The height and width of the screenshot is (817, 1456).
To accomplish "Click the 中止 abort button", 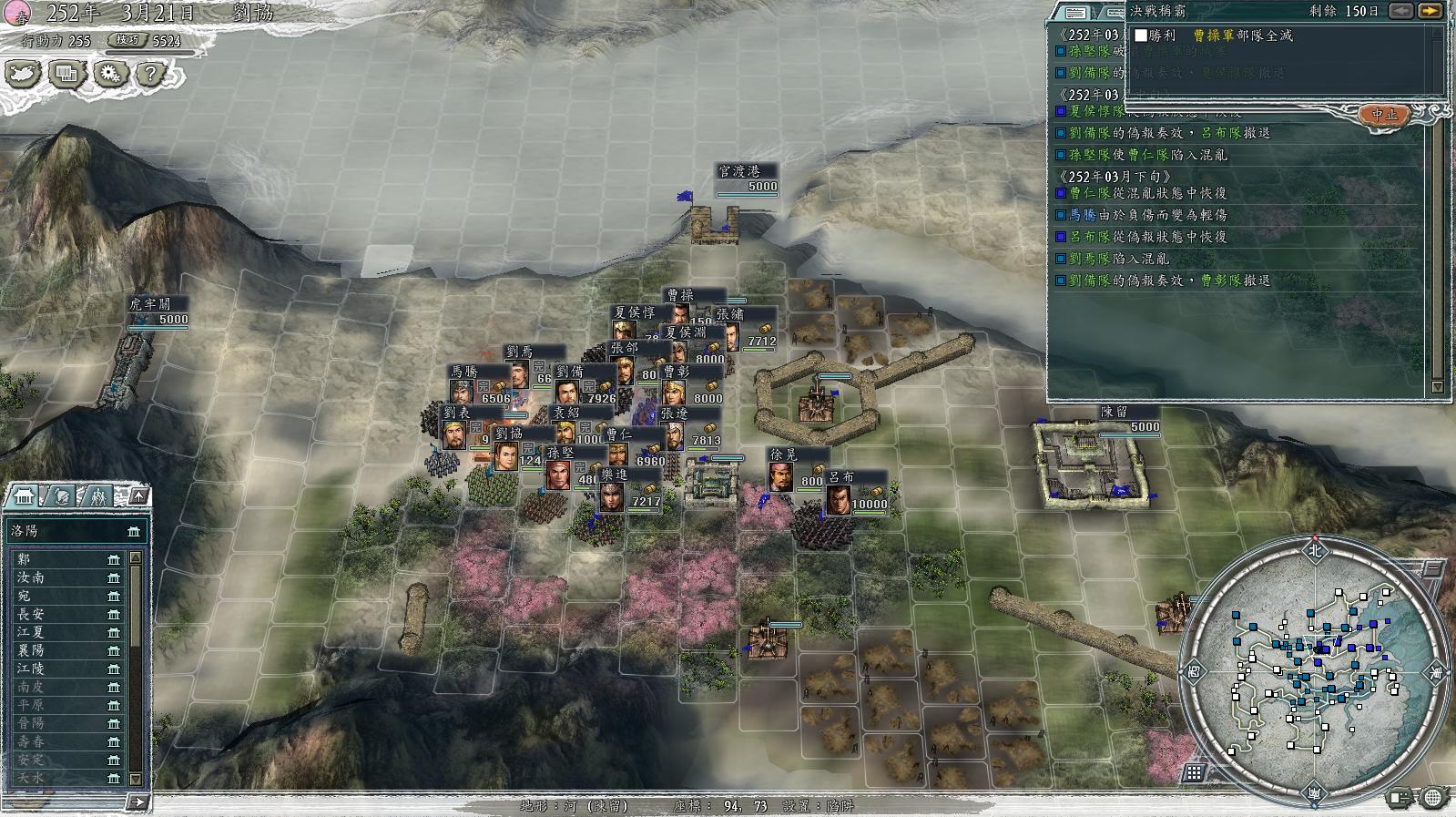I will pos(1383,114).
